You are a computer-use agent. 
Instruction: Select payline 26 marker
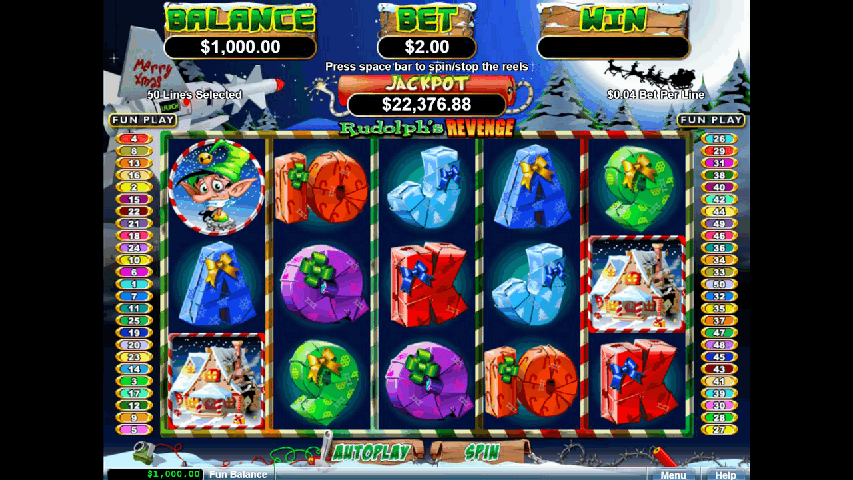[717, 139]
